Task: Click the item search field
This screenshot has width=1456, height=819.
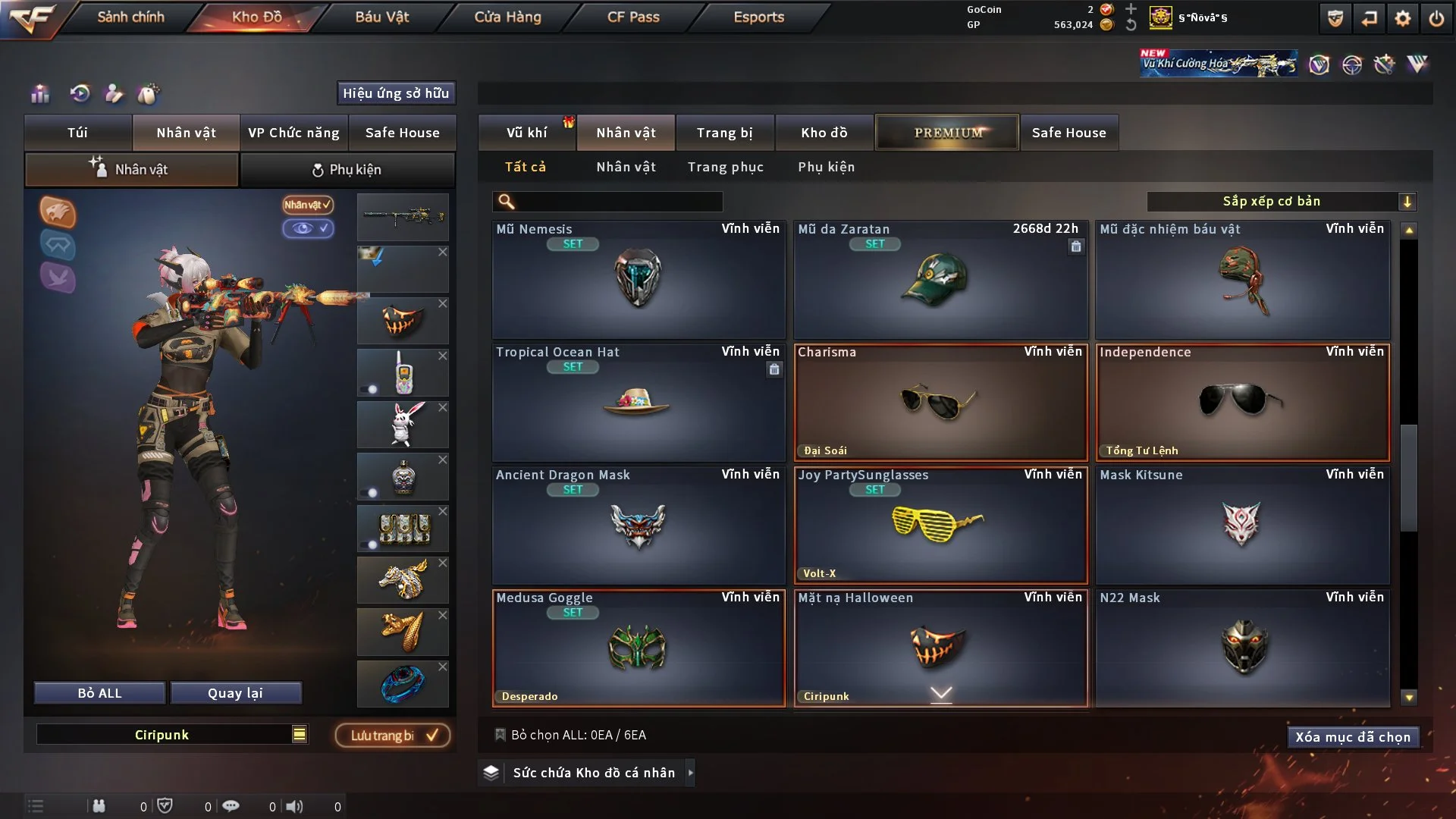Action: pyautogui.click(x=618, y=202)
